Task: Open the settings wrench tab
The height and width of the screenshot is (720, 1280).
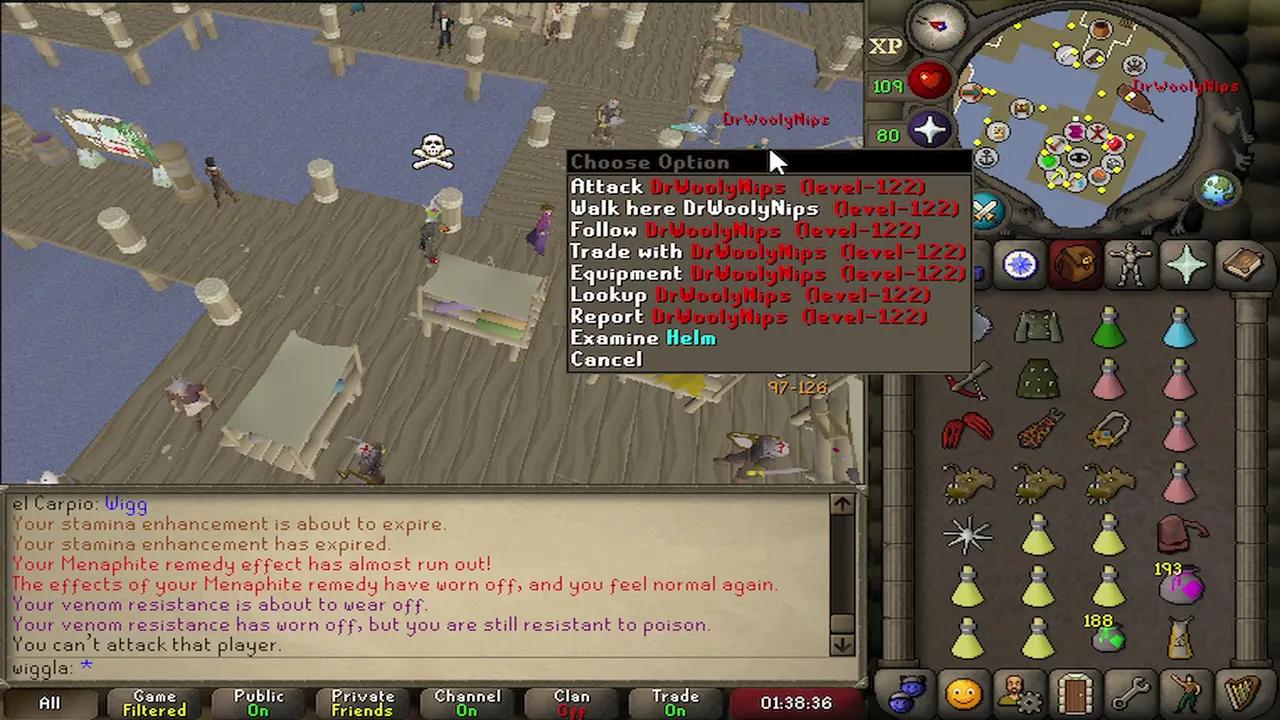Action: [1131, 692]
